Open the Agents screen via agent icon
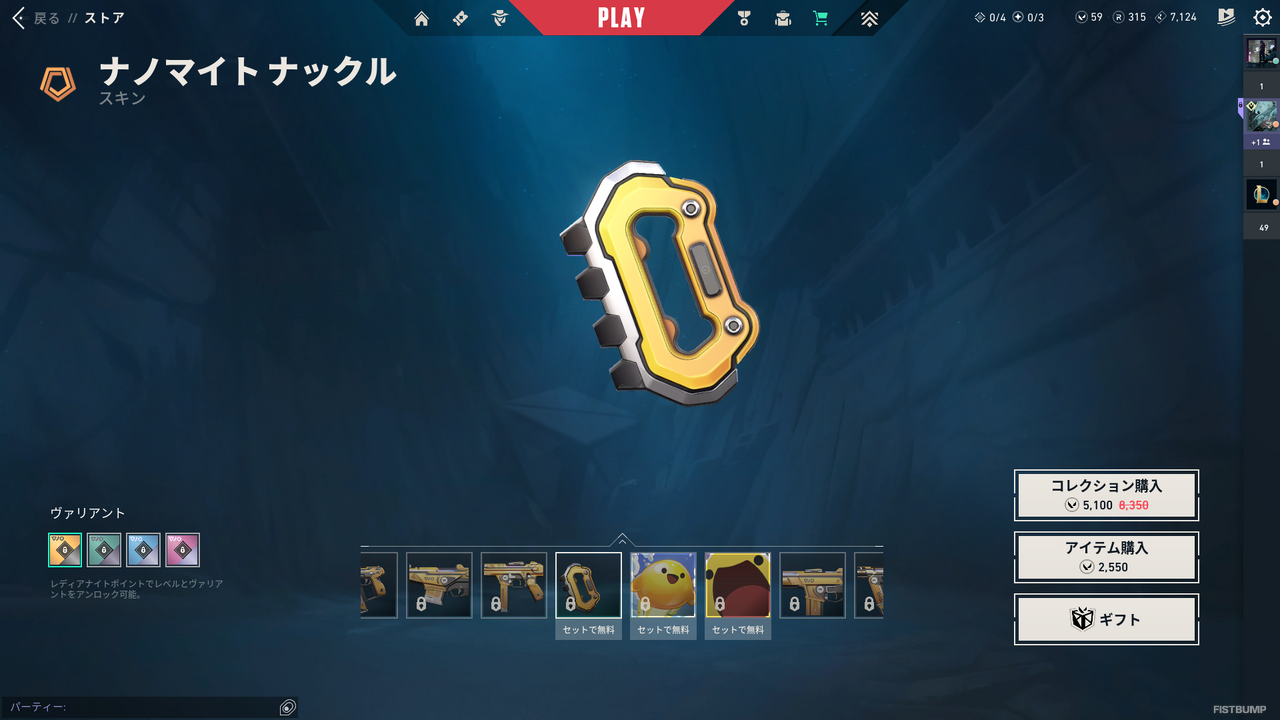Viewport: 1280px width, 720px height. 499,18
